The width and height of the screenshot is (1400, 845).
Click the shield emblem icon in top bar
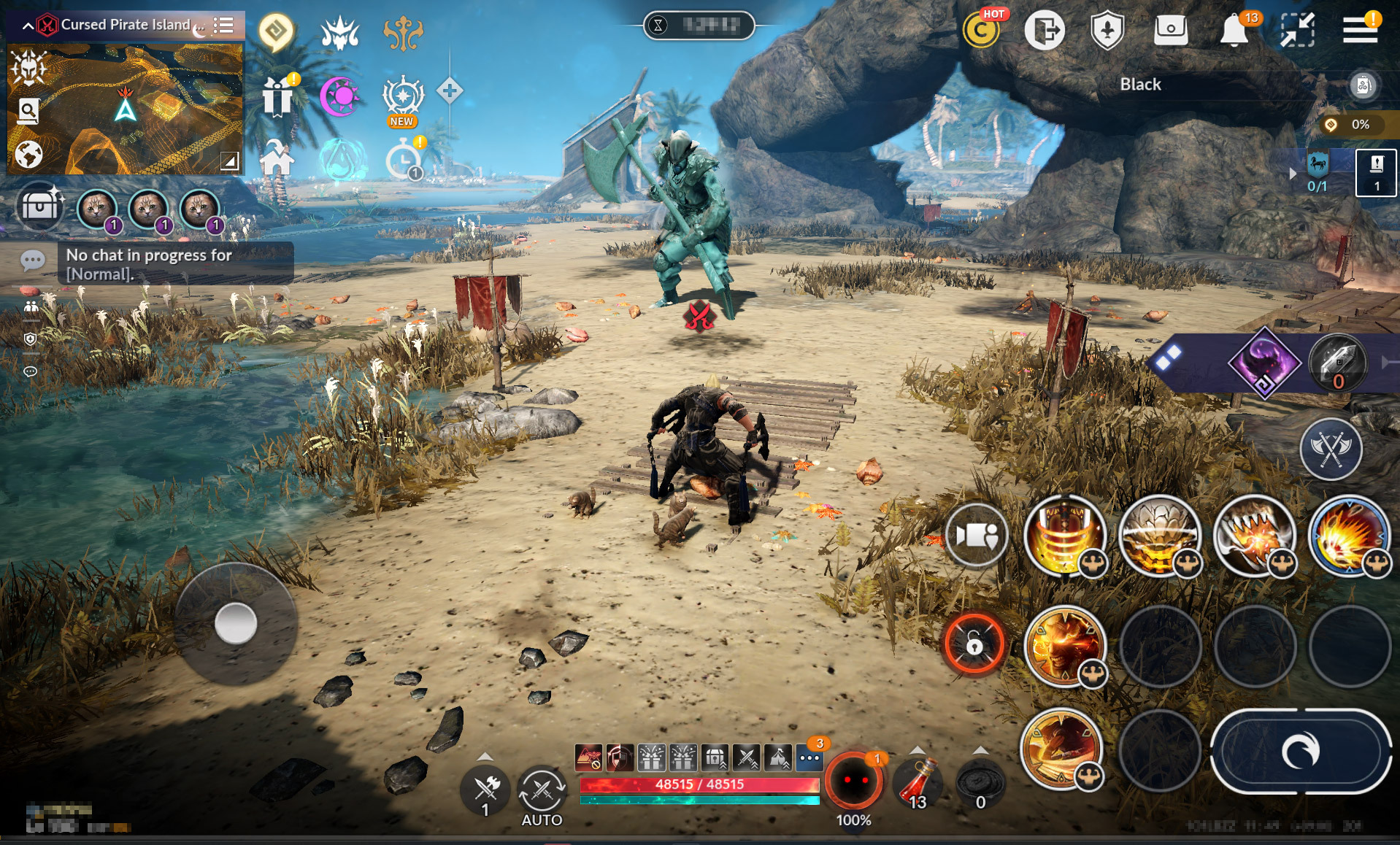click(1107, 31)
